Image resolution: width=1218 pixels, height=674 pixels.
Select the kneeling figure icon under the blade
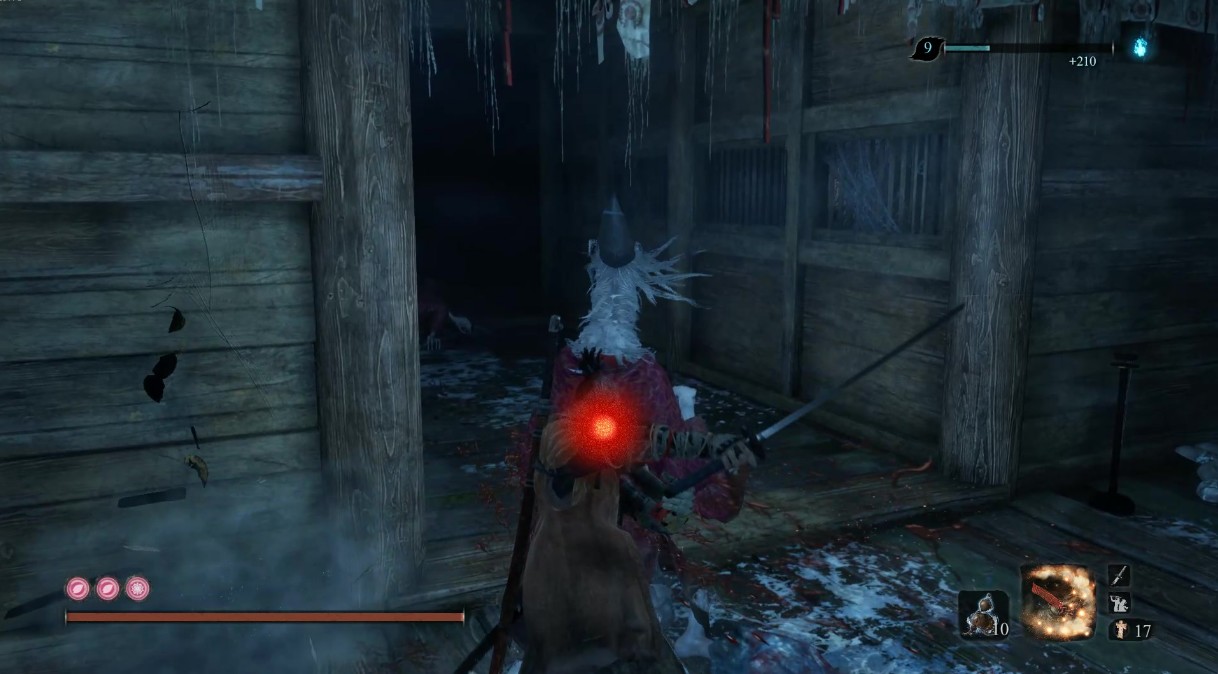pyautogui.click(x=1119, y=603)
